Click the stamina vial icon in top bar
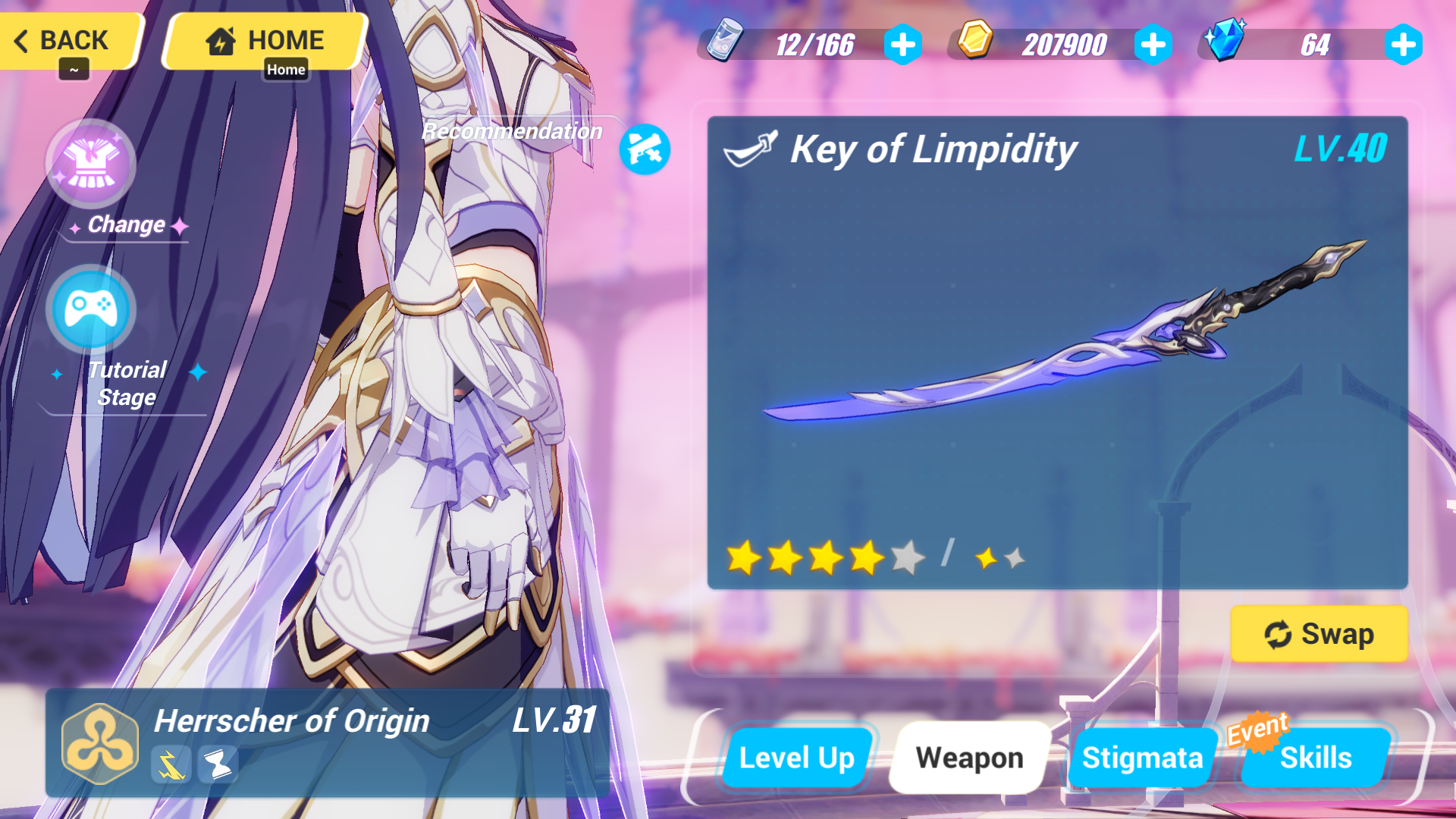 click(726, 44)
